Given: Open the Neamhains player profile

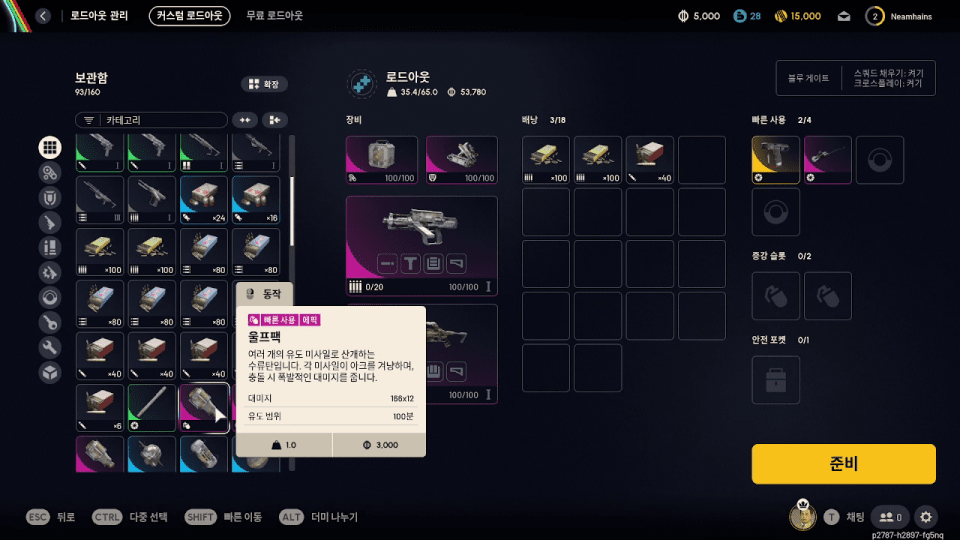Looking at the screenshot, I should coord(902,16).
